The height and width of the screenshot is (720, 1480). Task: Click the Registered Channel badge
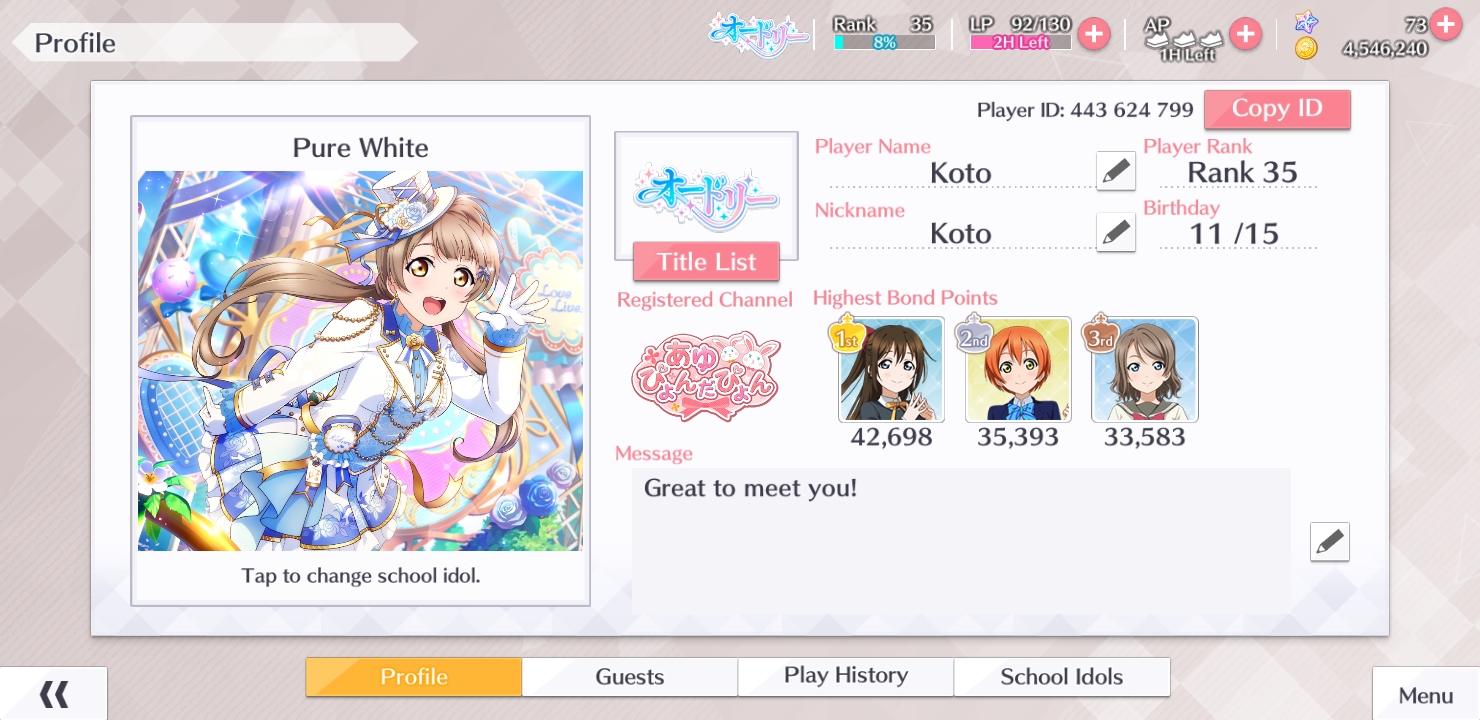coord(705,376)
